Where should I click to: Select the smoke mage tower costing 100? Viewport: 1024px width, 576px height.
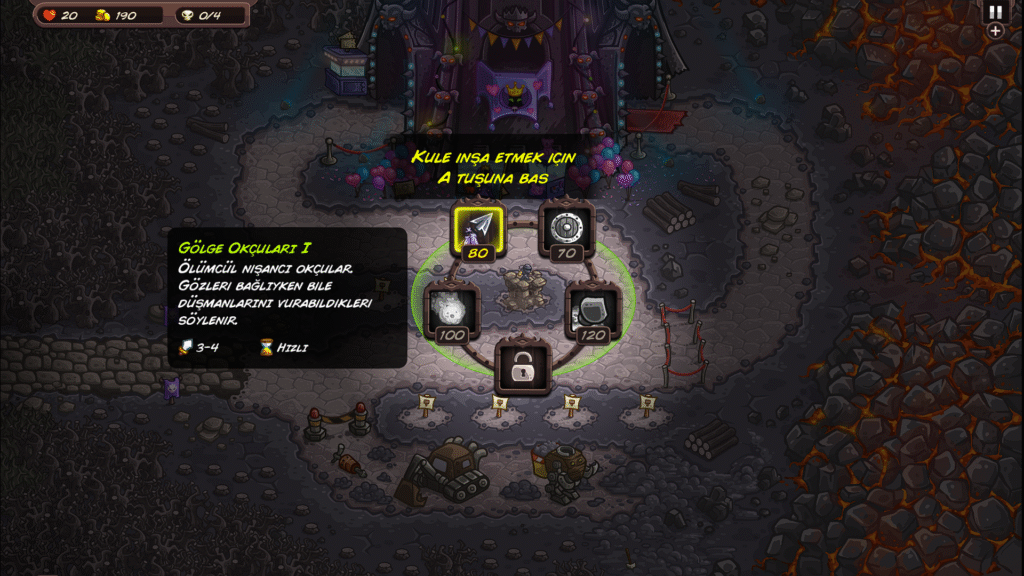[450, 310]
